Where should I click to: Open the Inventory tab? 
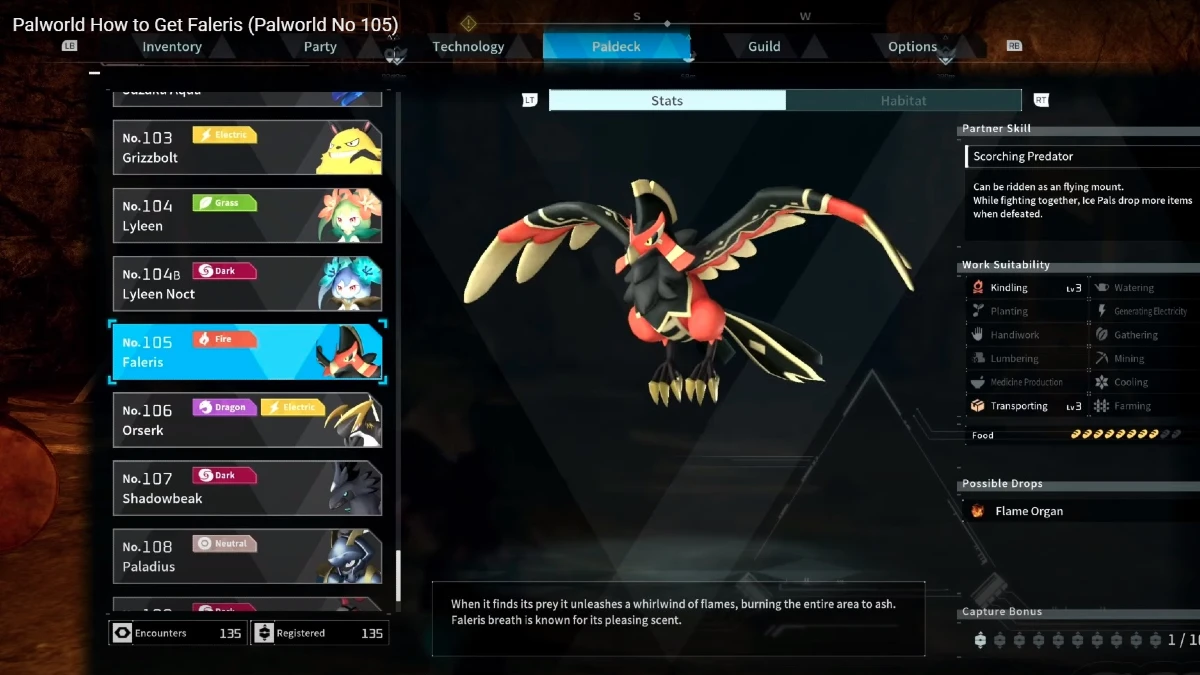(x=172, y=47)
